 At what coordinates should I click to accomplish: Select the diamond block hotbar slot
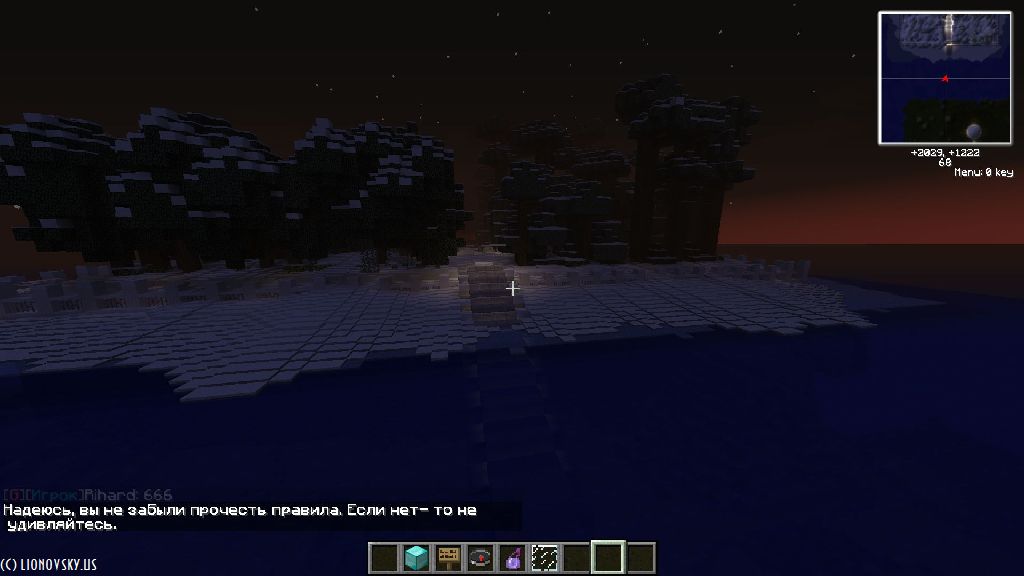point(416,557)
